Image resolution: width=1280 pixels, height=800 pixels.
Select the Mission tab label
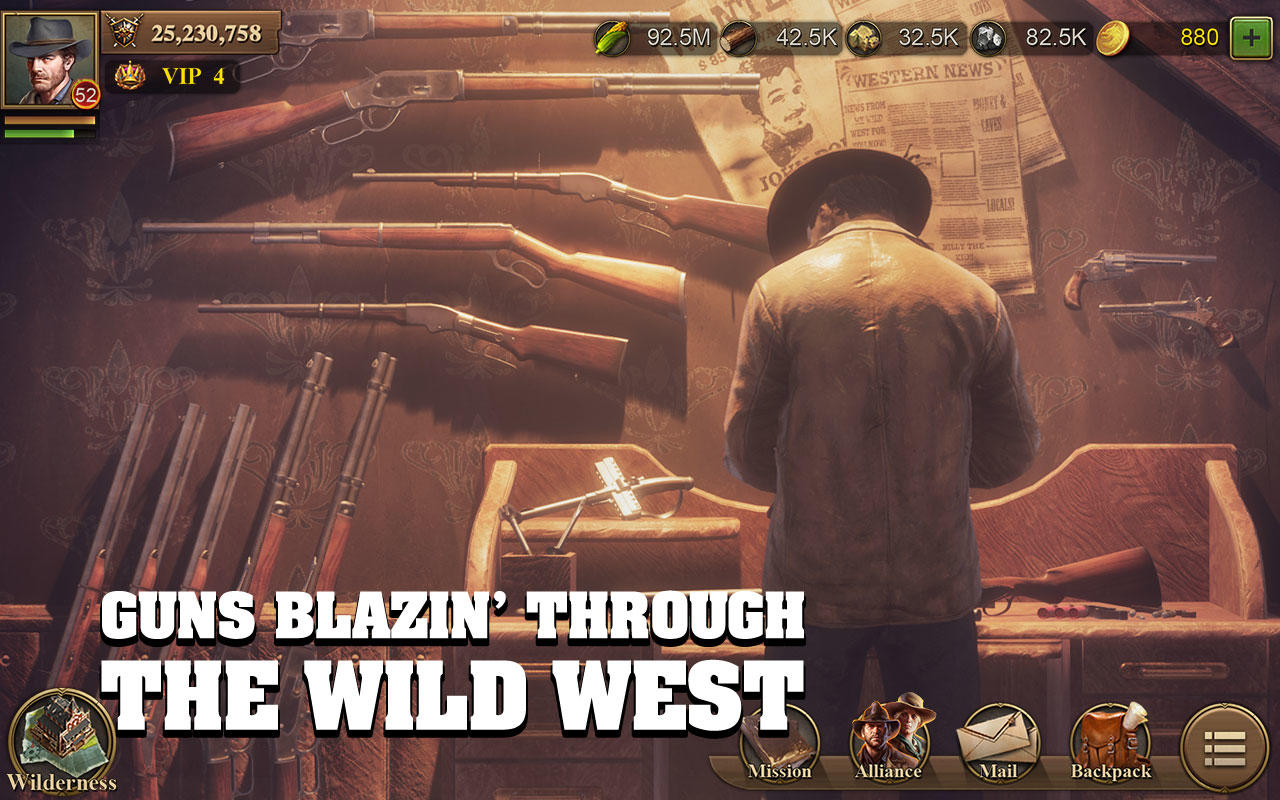click(782, 772)
